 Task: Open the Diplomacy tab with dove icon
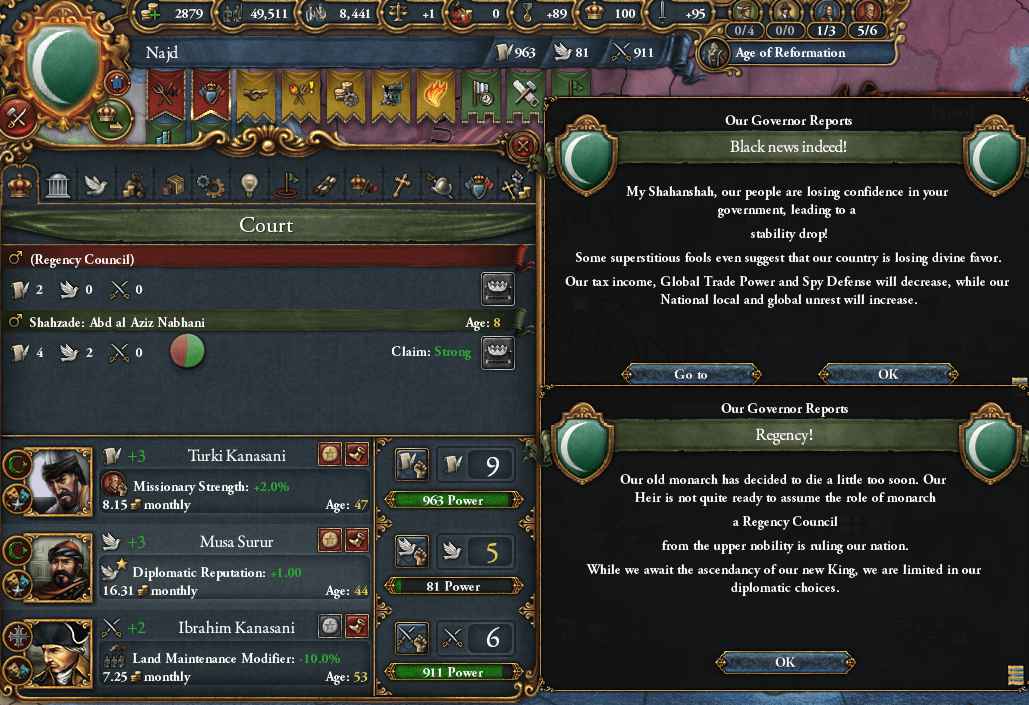point(96,185)
